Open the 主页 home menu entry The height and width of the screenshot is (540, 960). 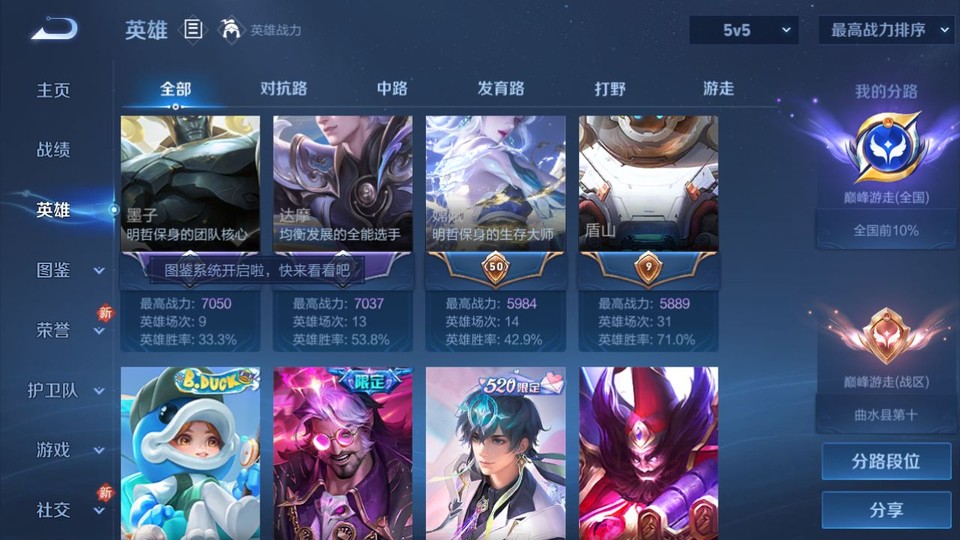click(54, 90)
